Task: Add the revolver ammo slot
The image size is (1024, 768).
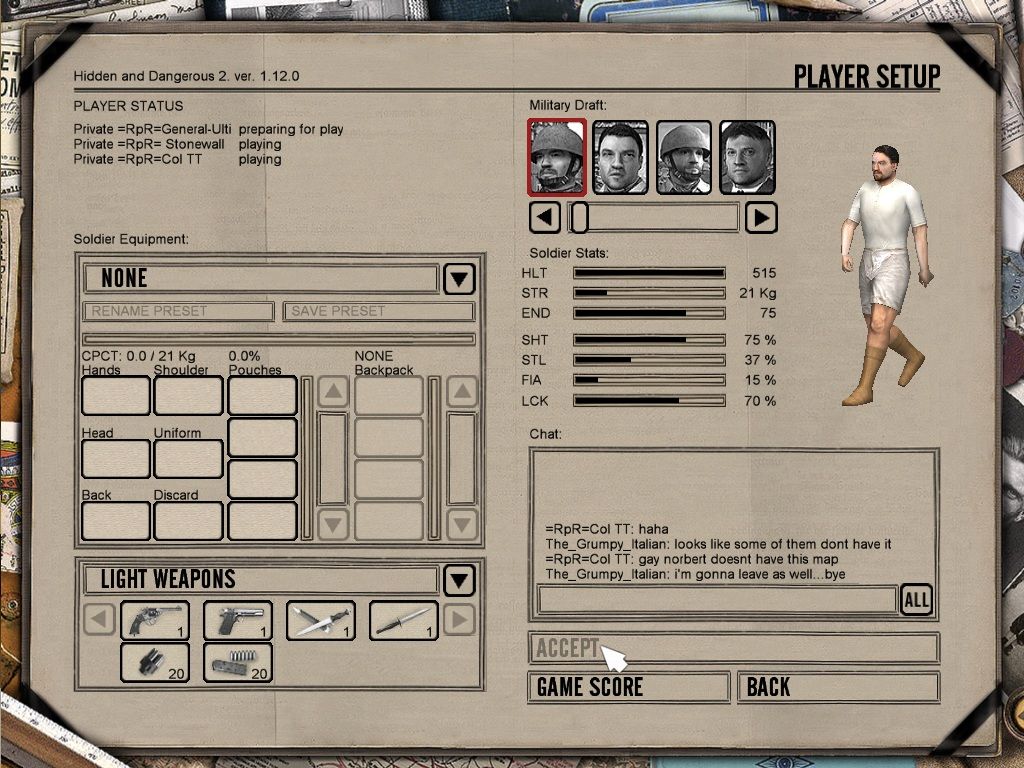Action: [x=155, y=662]
